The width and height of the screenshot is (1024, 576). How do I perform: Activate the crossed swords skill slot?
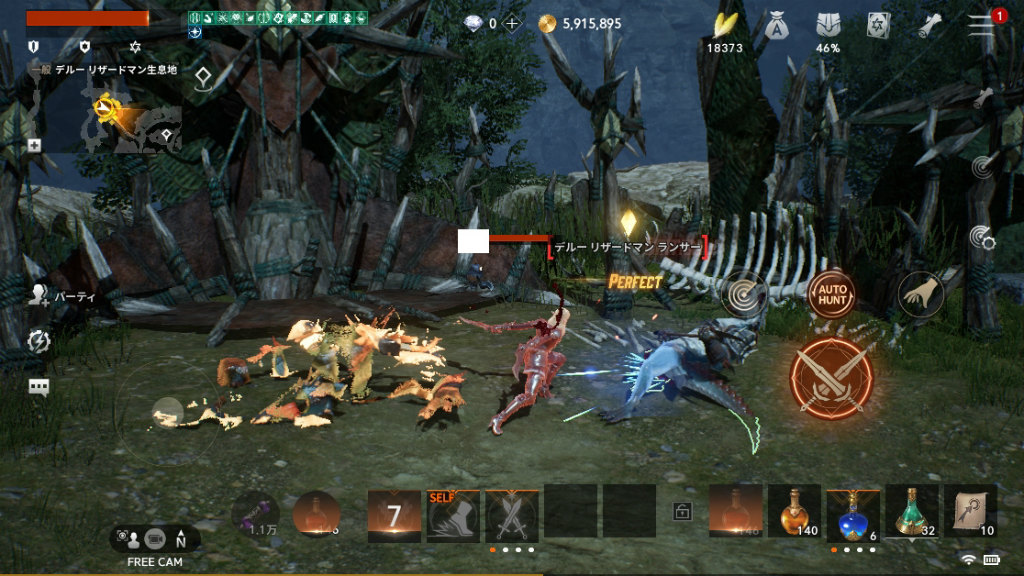(x=512, y=516)
